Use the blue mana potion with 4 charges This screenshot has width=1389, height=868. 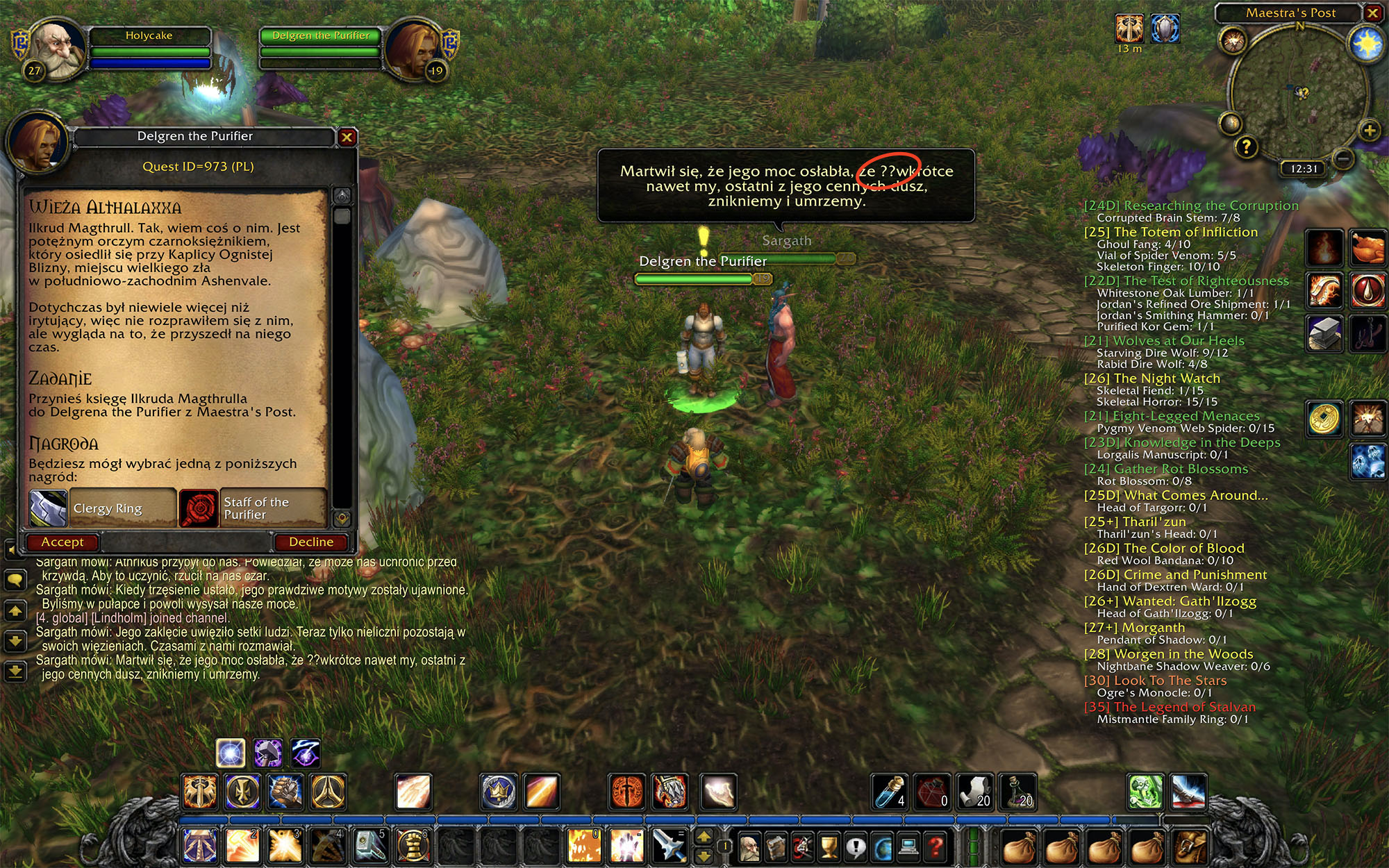click(x=889, y=792)
